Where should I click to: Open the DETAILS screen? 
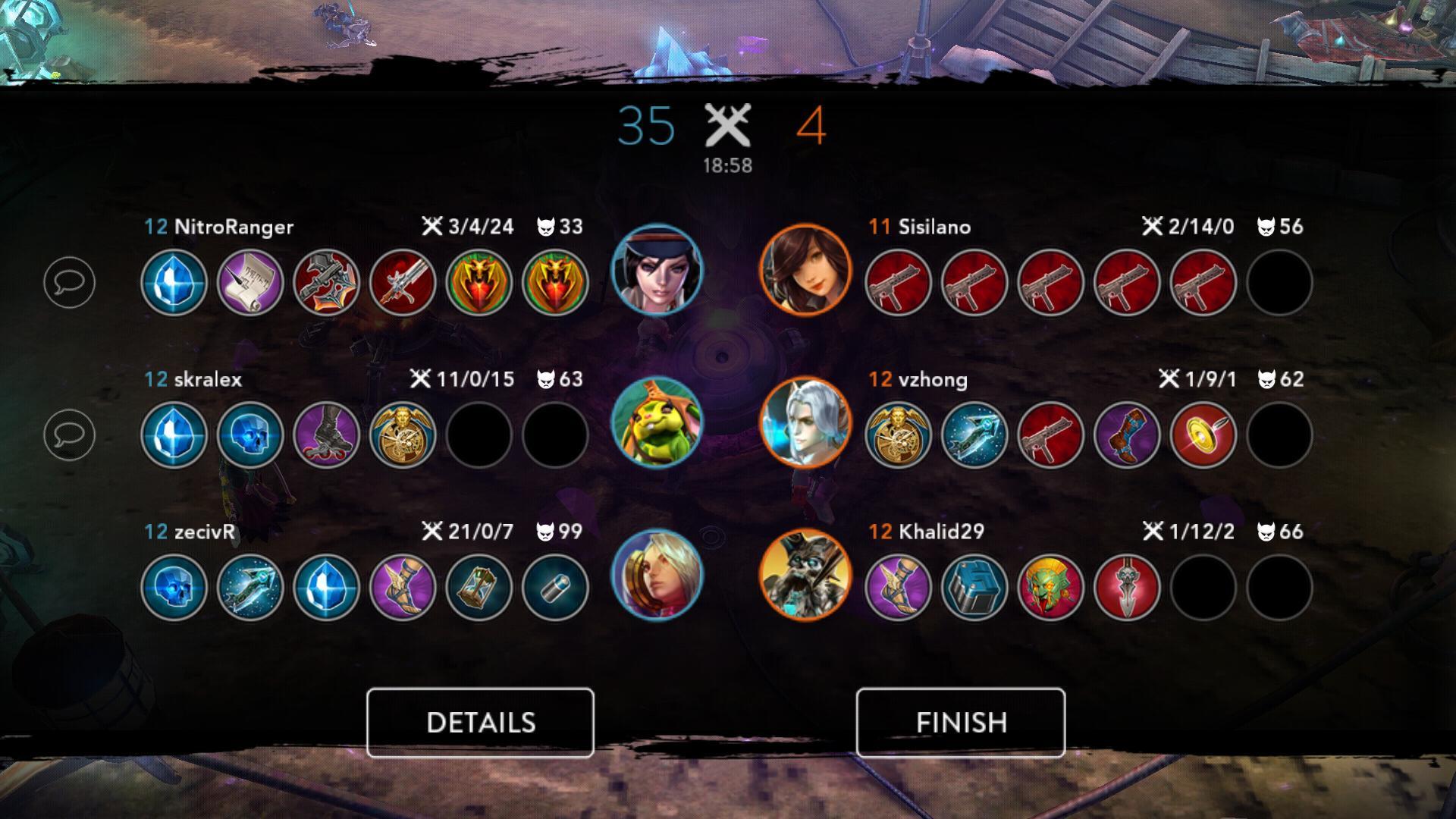pos(481,721)
